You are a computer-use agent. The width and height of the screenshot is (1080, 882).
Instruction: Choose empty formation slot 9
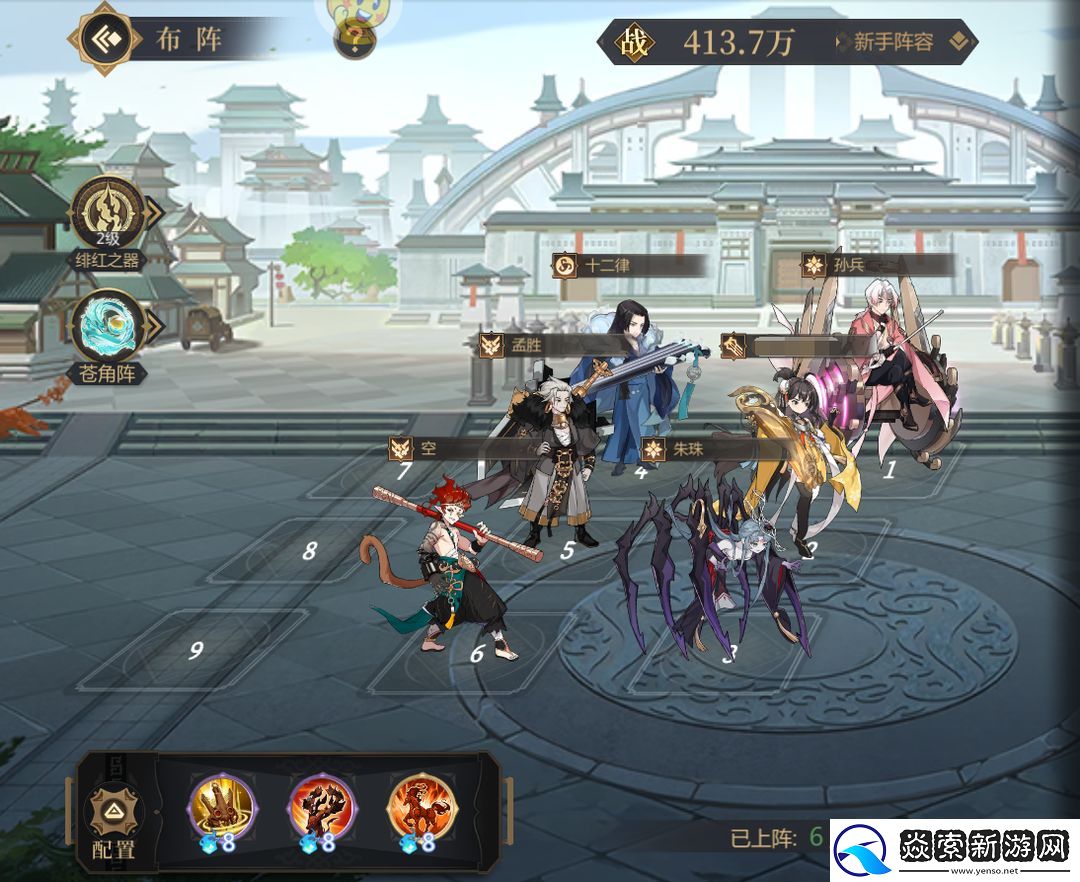[x=197, y=650]
